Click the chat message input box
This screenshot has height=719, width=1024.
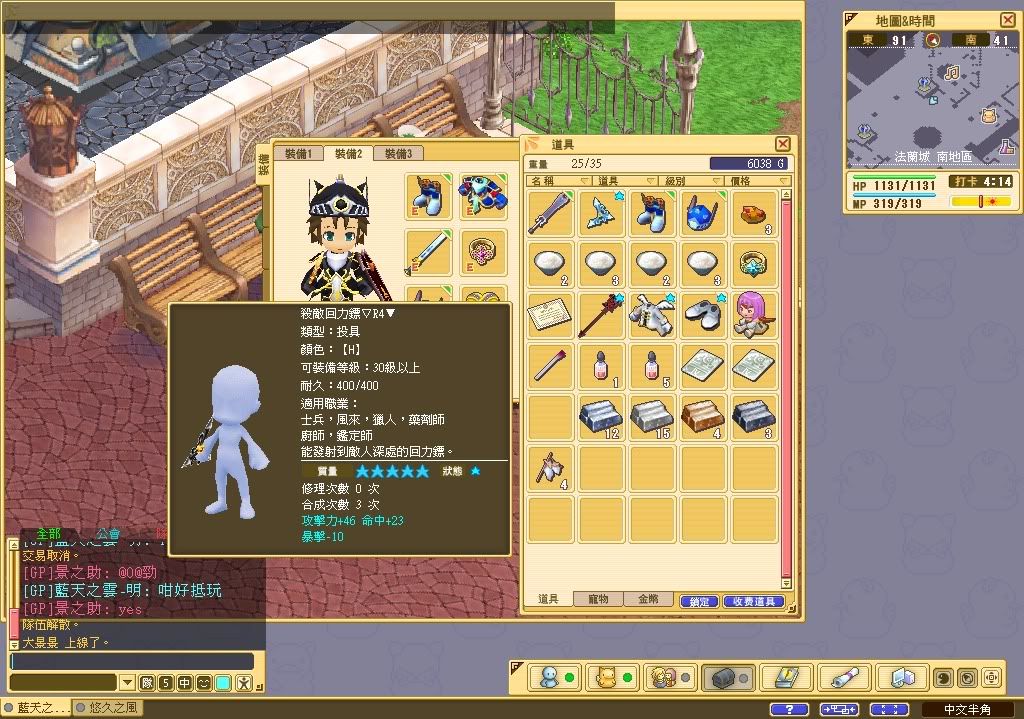point(132,661)
